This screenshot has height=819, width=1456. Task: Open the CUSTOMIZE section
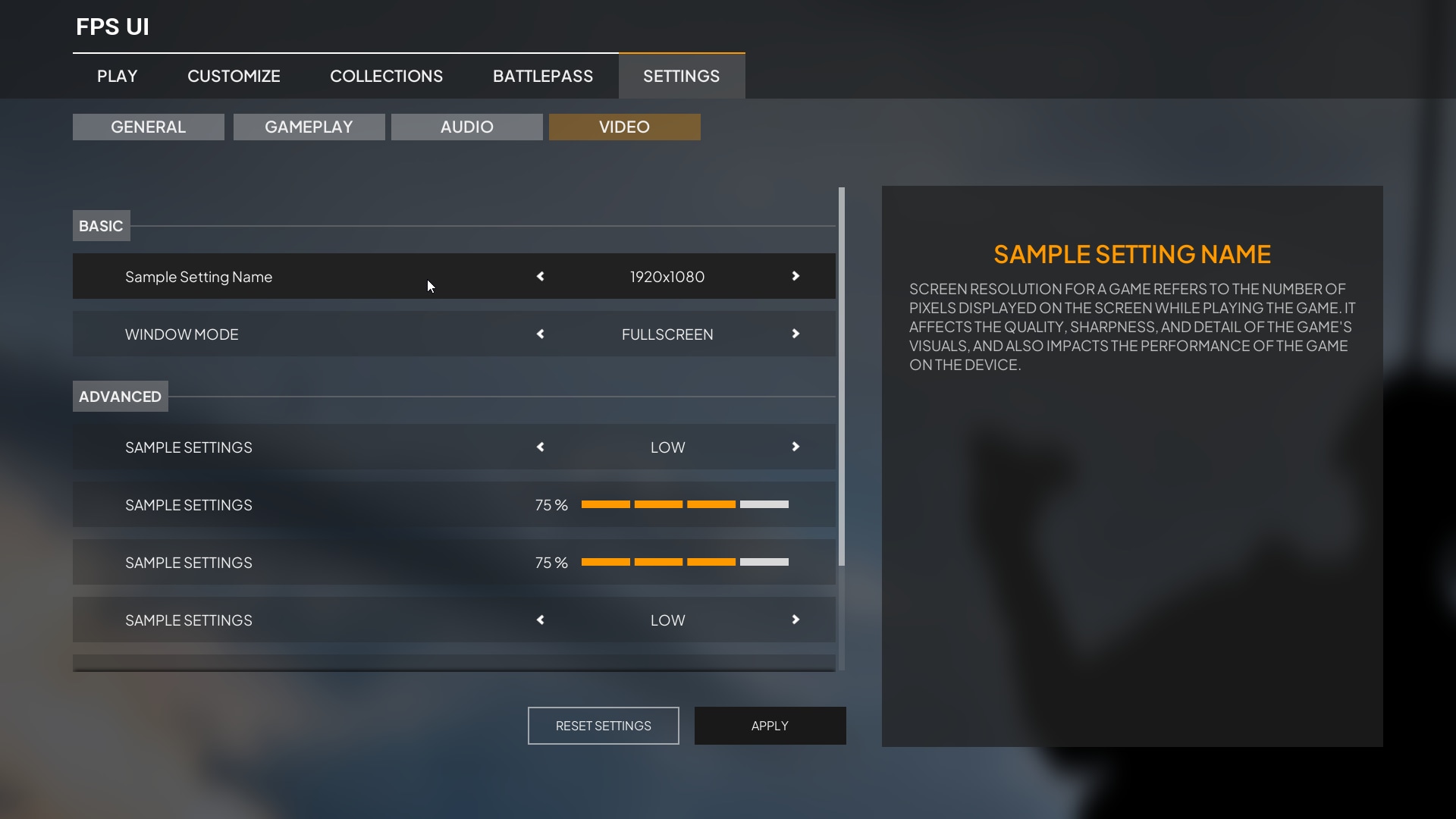[x=234, y=76]
